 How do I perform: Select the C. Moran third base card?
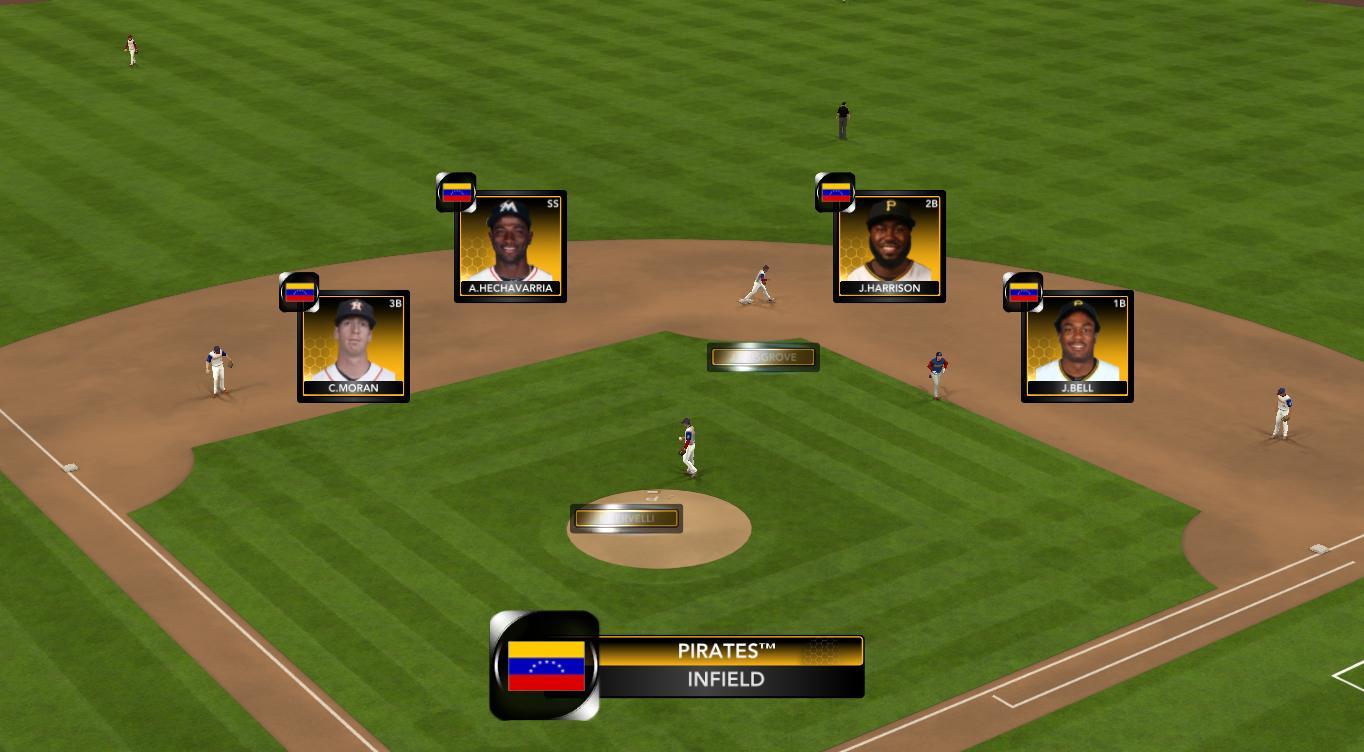pos(353,346)
